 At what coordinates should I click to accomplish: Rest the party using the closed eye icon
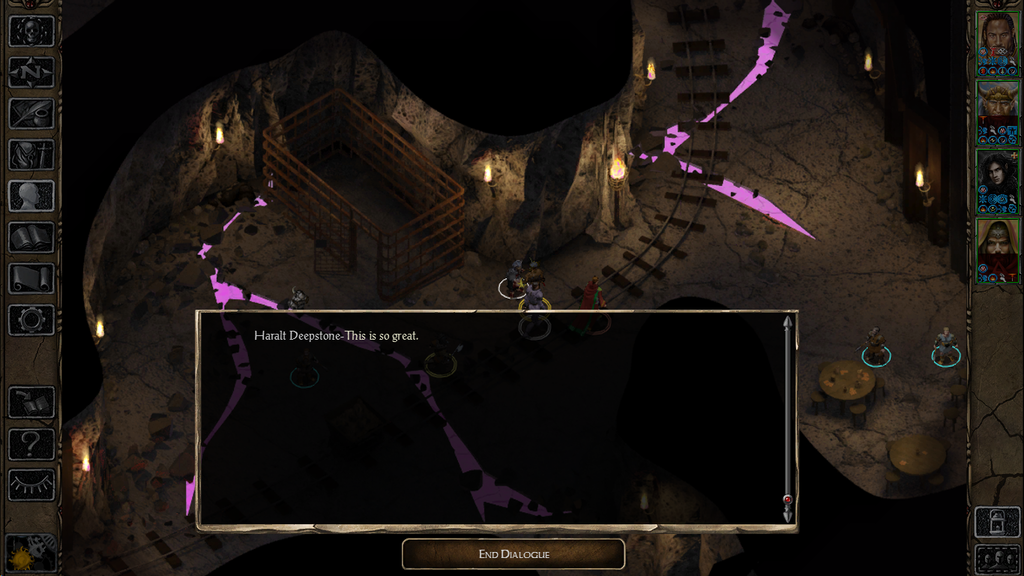(31, 484)
